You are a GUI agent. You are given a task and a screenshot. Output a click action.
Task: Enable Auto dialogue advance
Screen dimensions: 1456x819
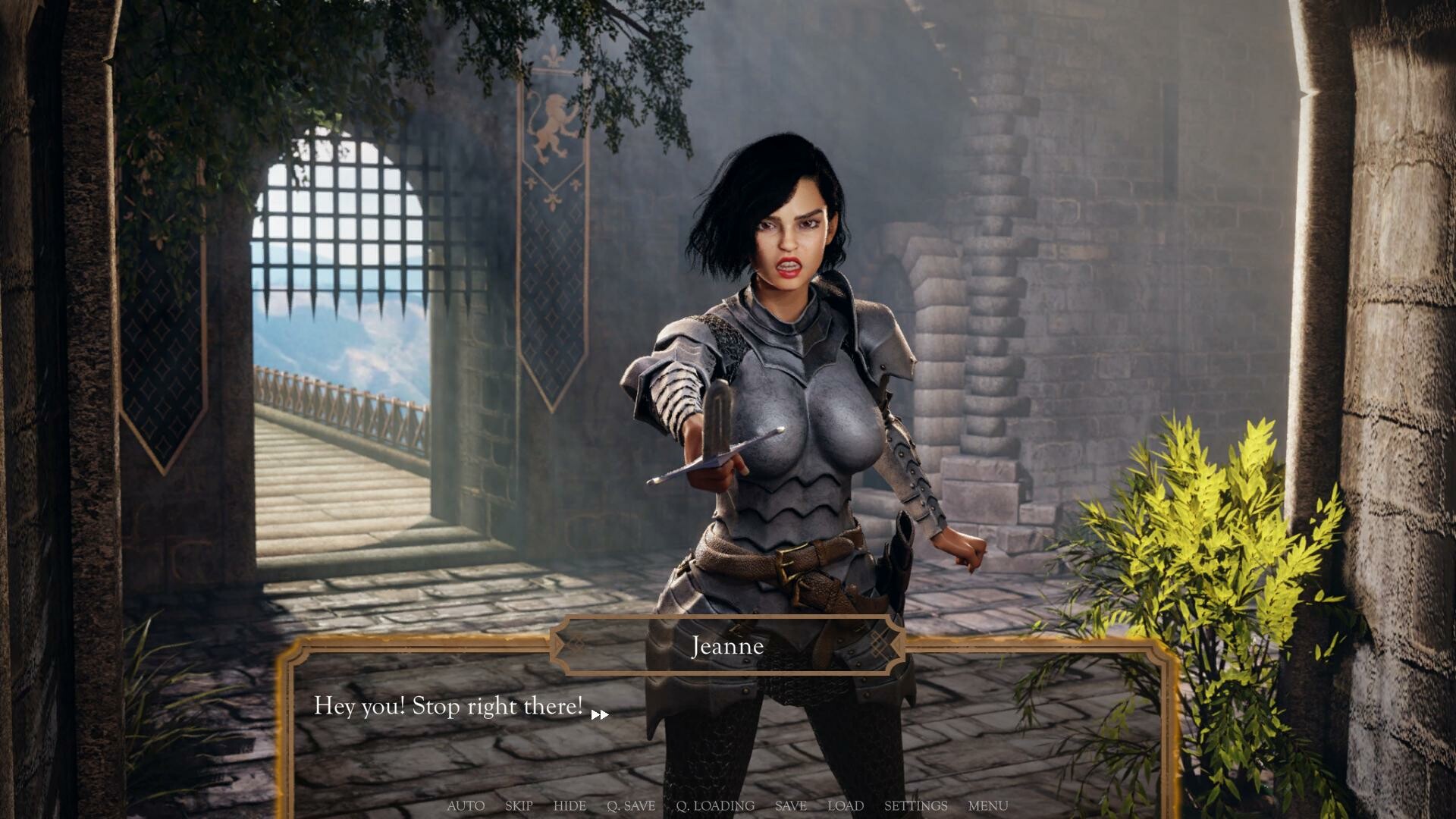466,805
